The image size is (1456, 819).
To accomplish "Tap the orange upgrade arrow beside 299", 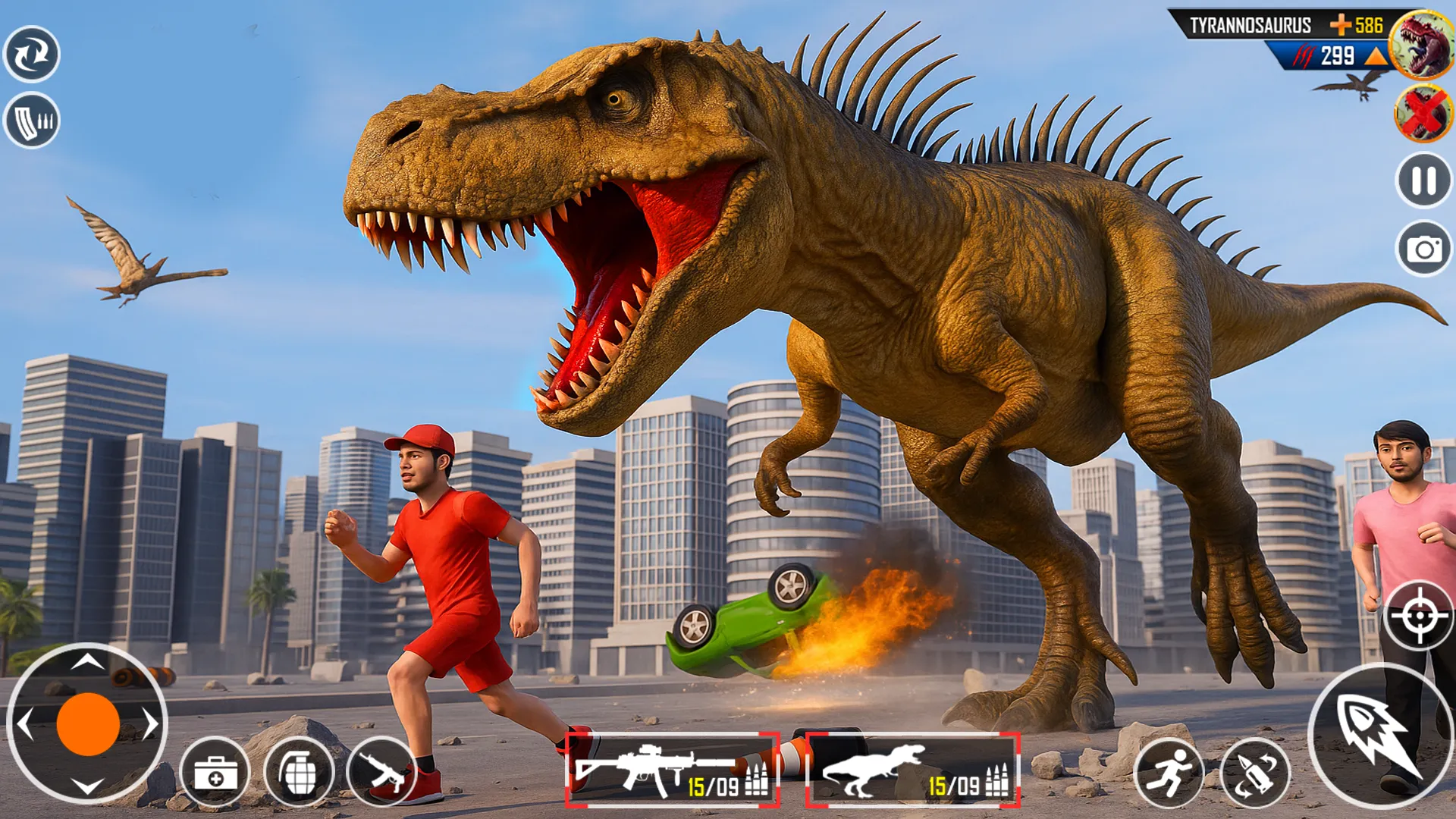I will (1373, 55).
